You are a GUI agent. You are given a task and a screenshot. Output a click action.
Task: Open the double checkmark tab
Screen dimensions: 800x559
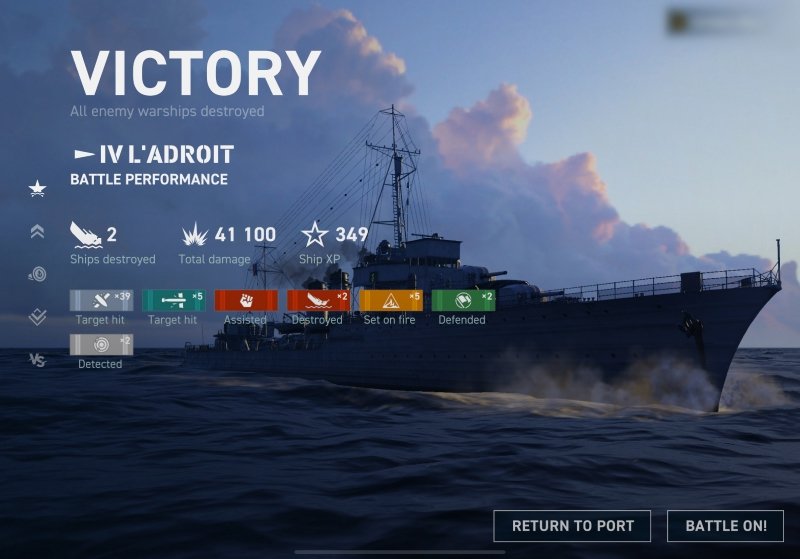37,317
